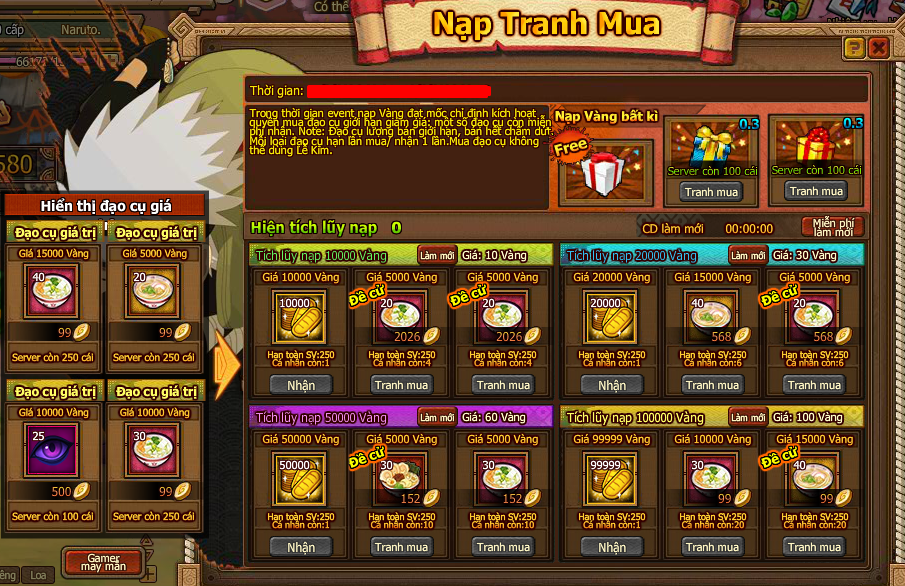Tranh mua the blue gift box
The image size is (905, 586).
(711, 191)
